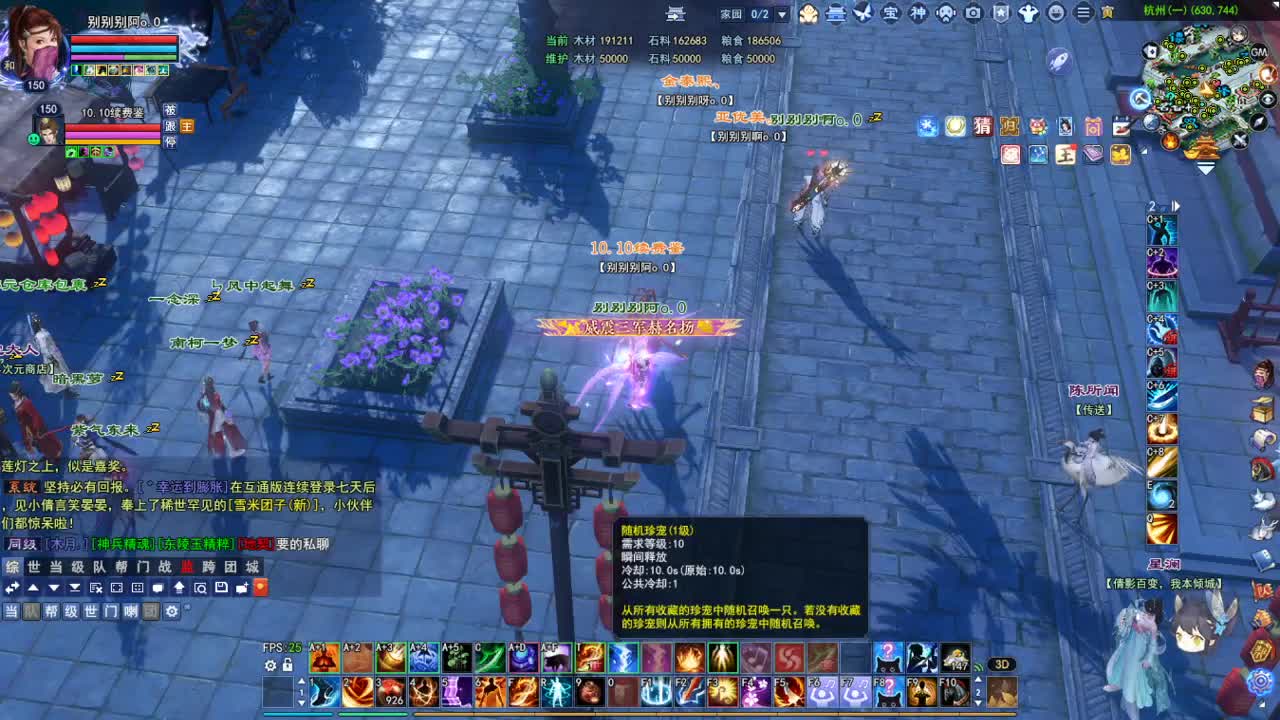The width and height of the screenshot is (1280, 720).
Task: Open the red 王 event icon
Action: [x=1066, y=155]
